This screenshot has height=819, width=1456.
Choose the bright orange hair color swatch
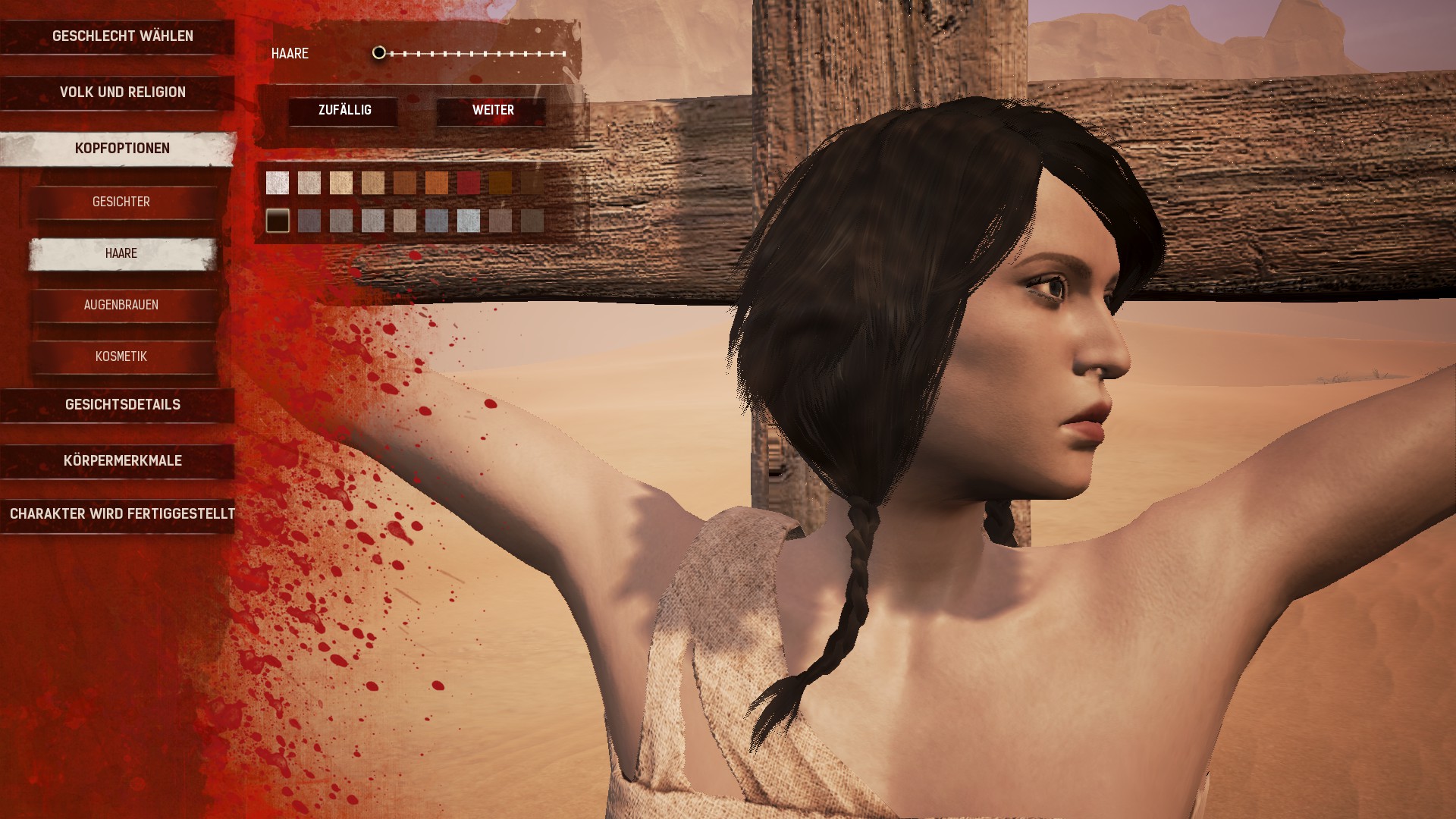[437, 183]
